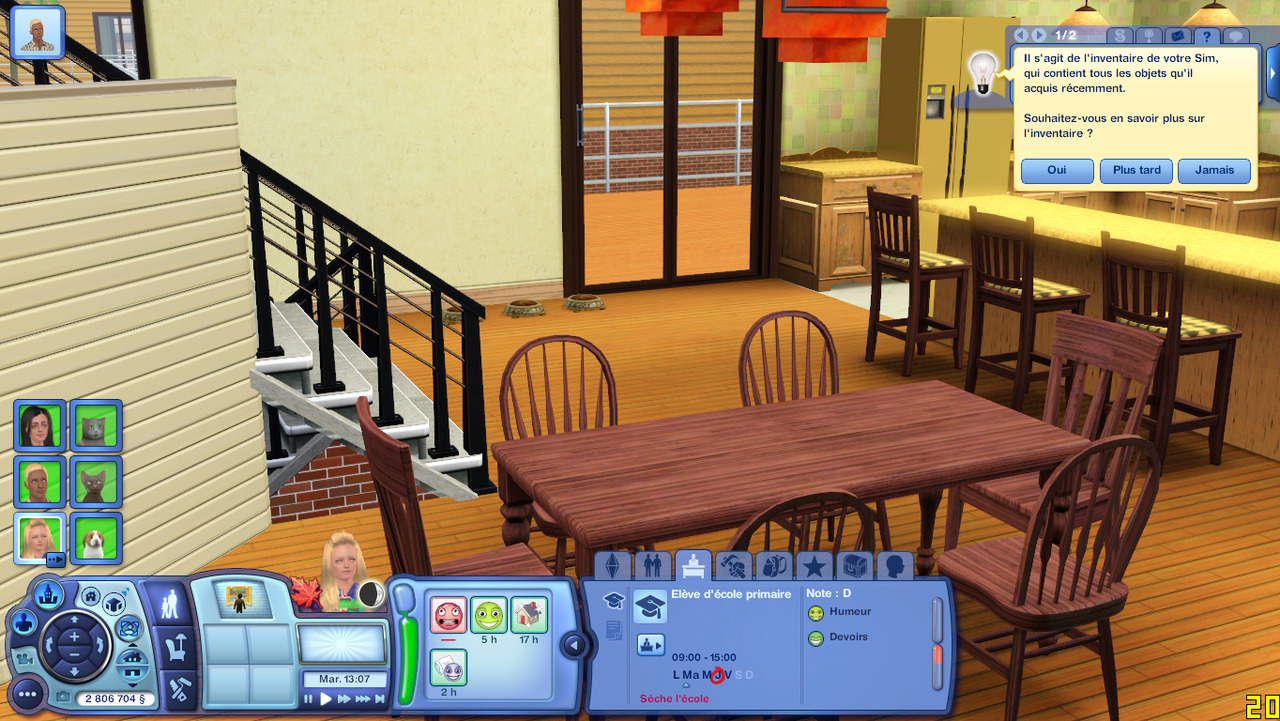Enter Buy mode with the armchair icon

(x=176, y=647)
